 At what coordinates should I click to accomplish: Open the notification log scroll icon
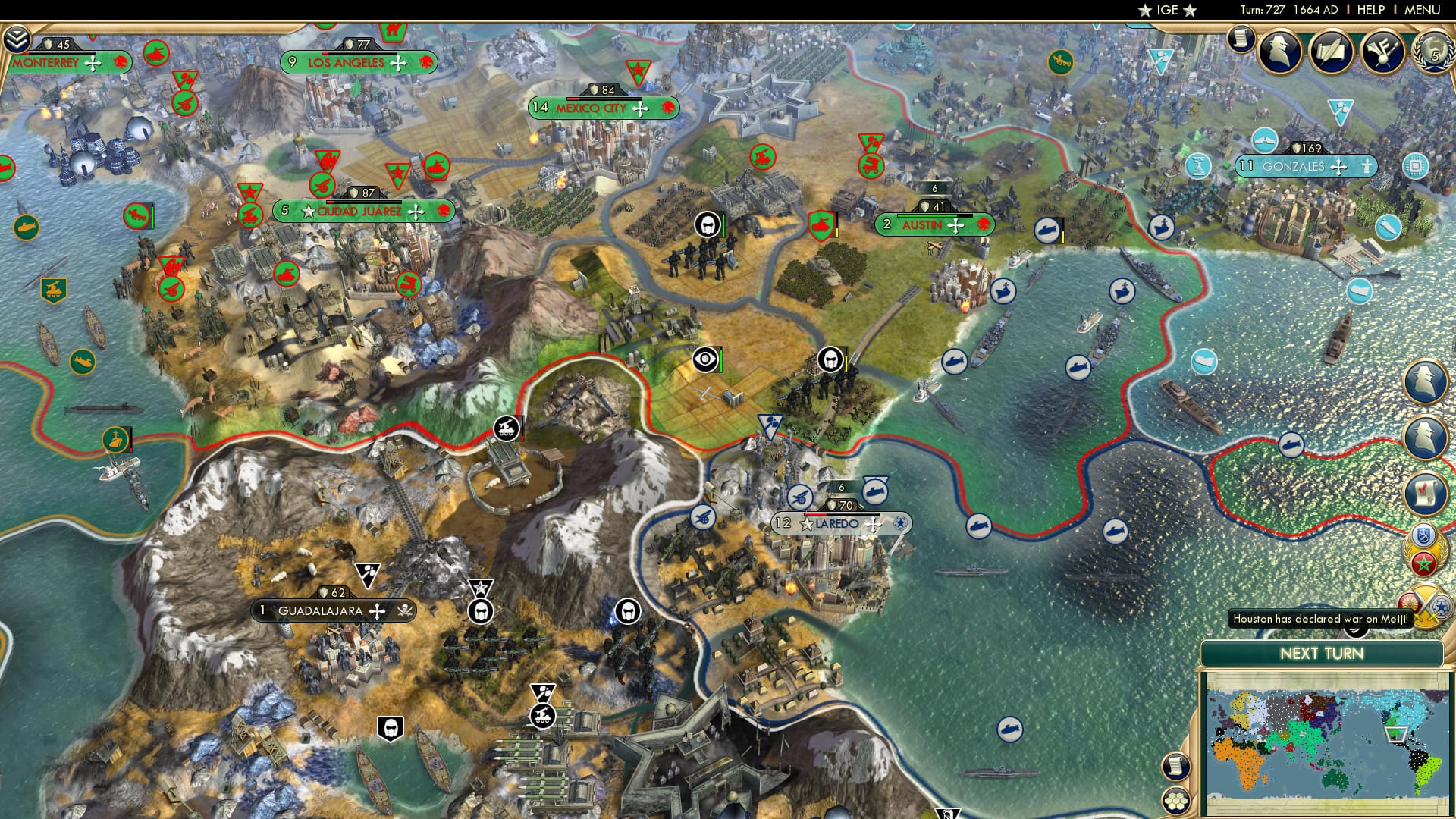pyautogui.click(x=1241, y=38)
